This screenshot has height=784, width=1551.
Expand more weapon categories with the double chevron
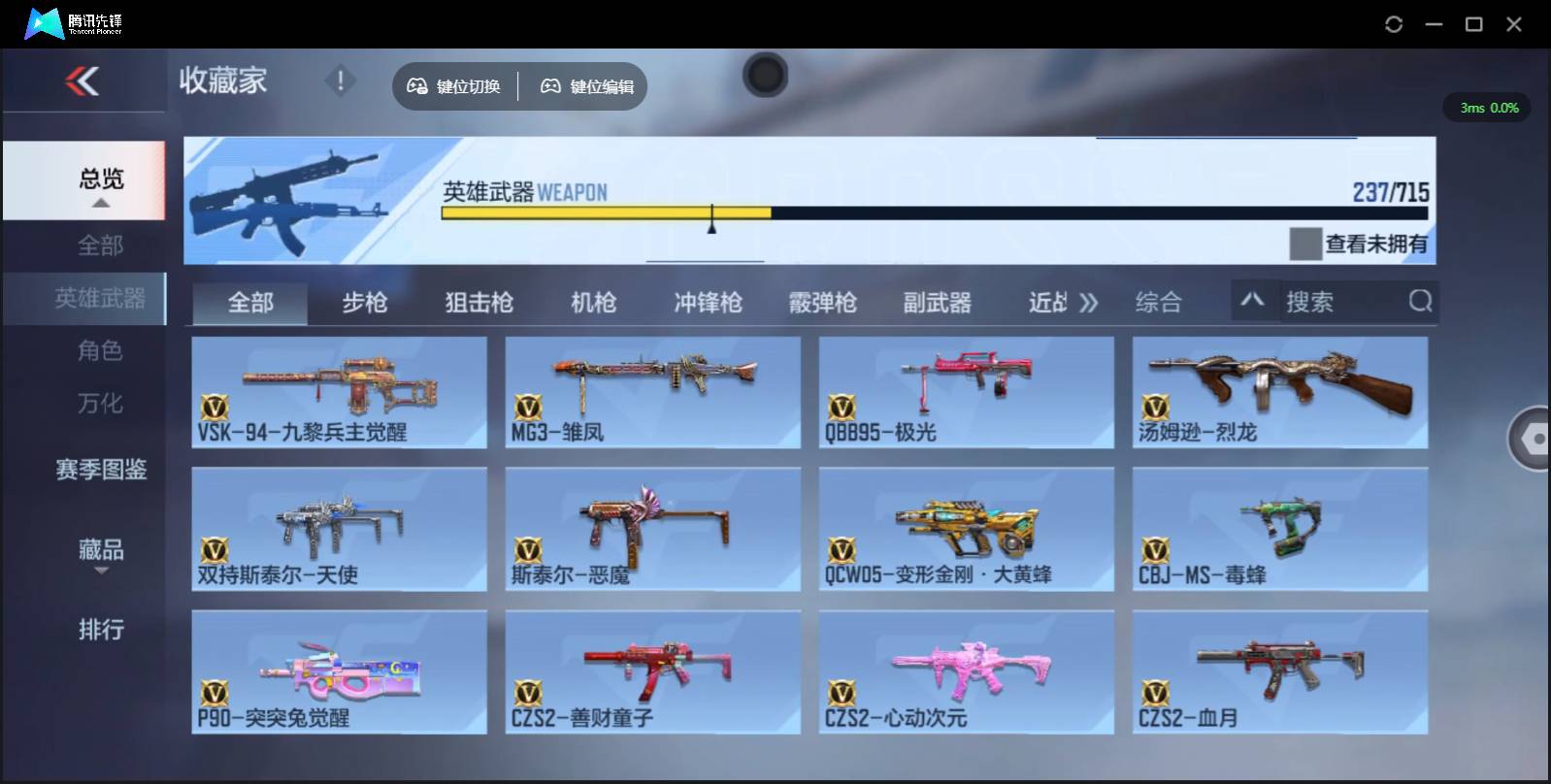point(1089,302)
